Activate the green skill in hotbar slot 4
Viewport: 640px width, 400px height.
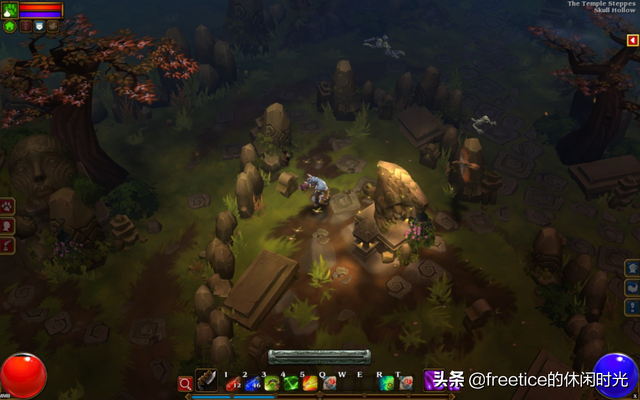coord(290,383)
